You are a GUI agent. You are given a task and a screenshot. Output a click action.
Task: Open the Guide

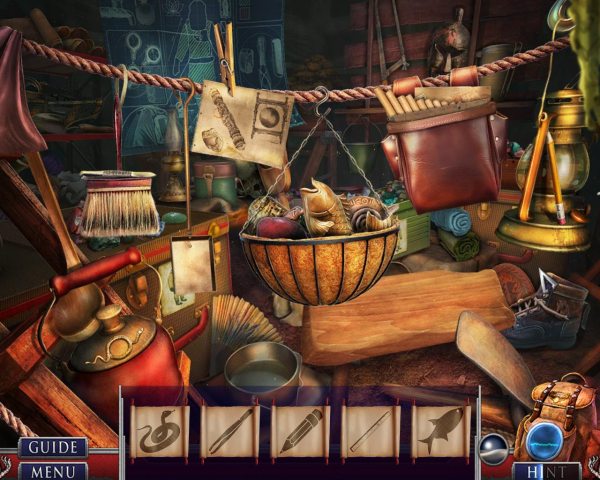(x=53, y=447)
